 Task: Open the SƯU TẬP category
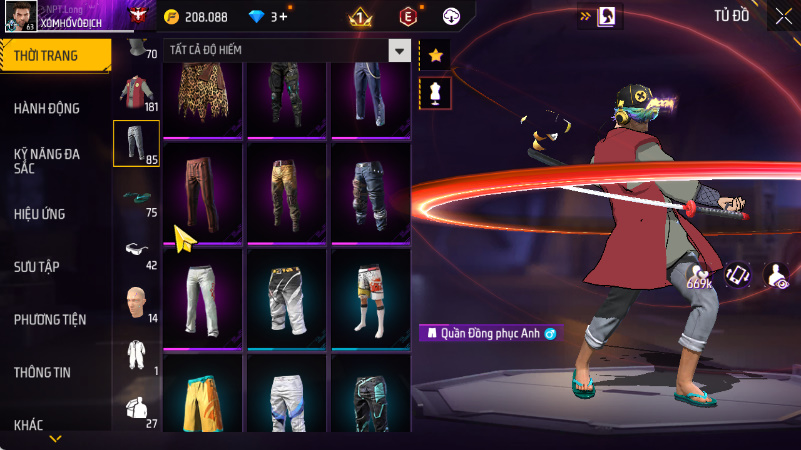coord(37,267)
